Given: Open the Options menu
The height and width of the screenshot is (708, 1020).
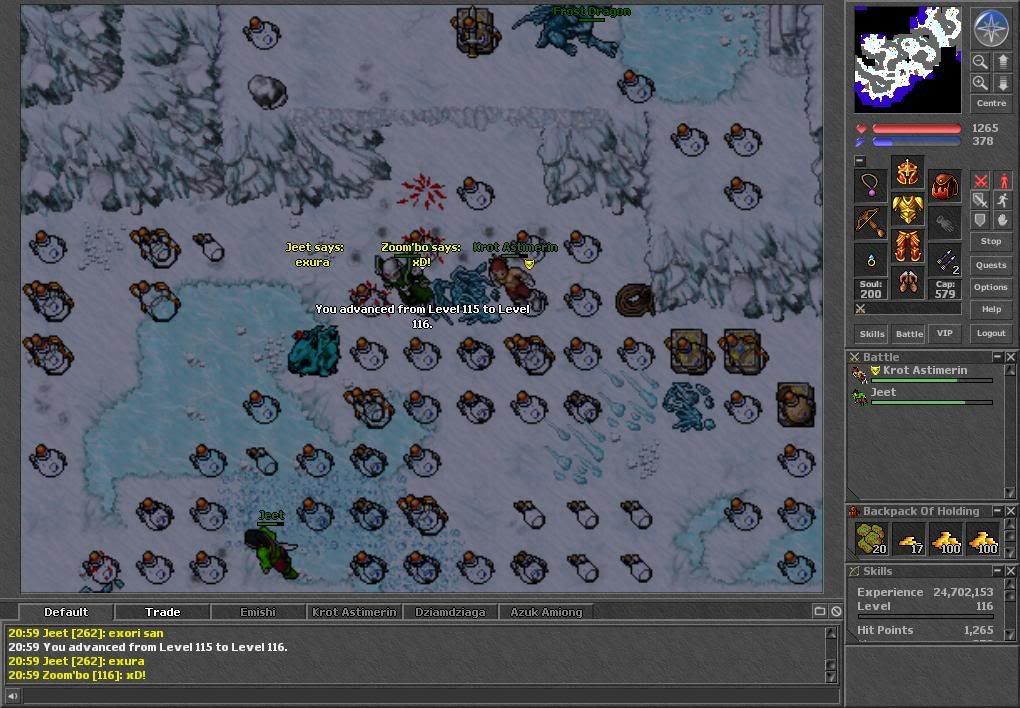Looking at the screenshot, I should [x=990, y=287].
